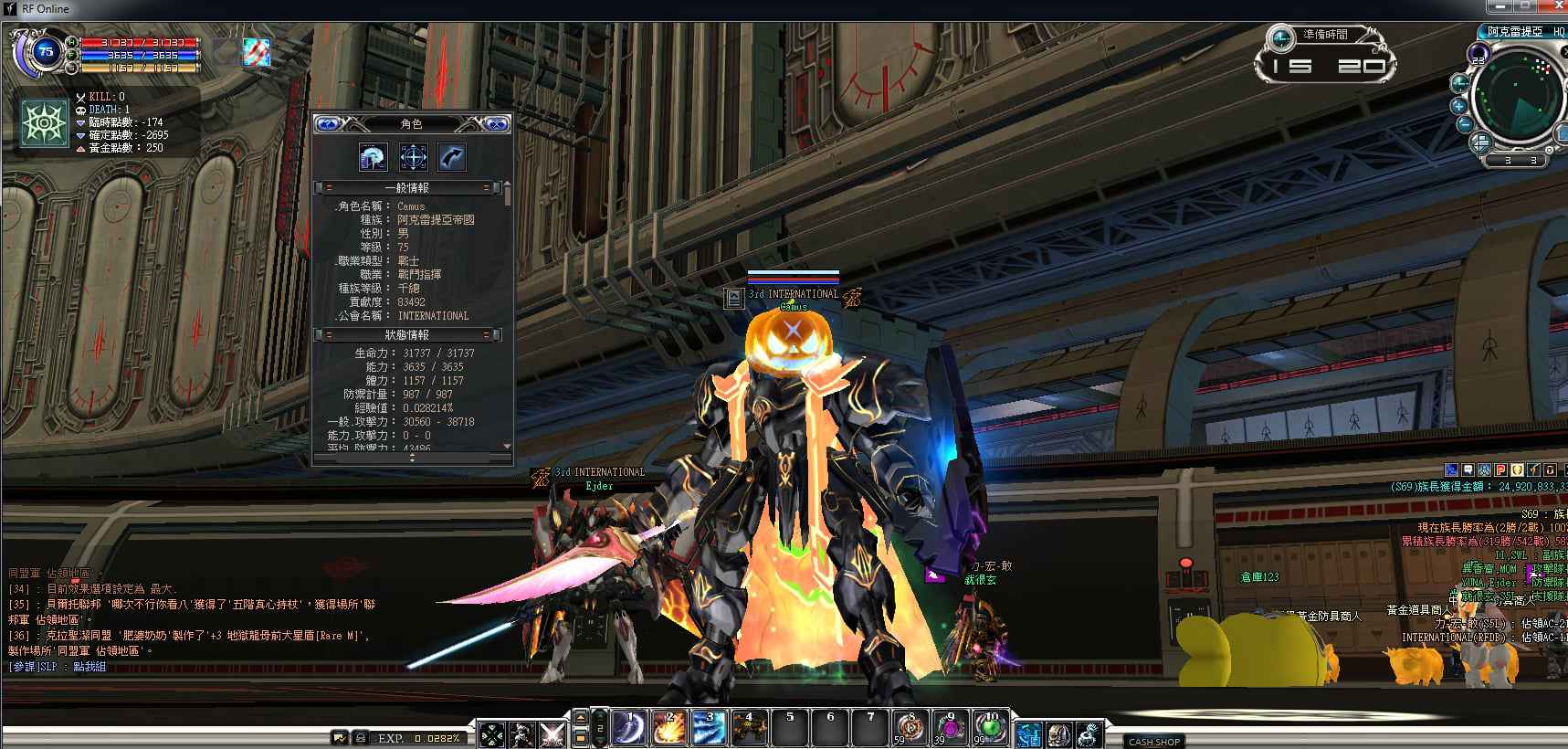Trigger the blue ice slash skill in slot 3
Screen dimensions: 1568x749
tap(709, 728)
